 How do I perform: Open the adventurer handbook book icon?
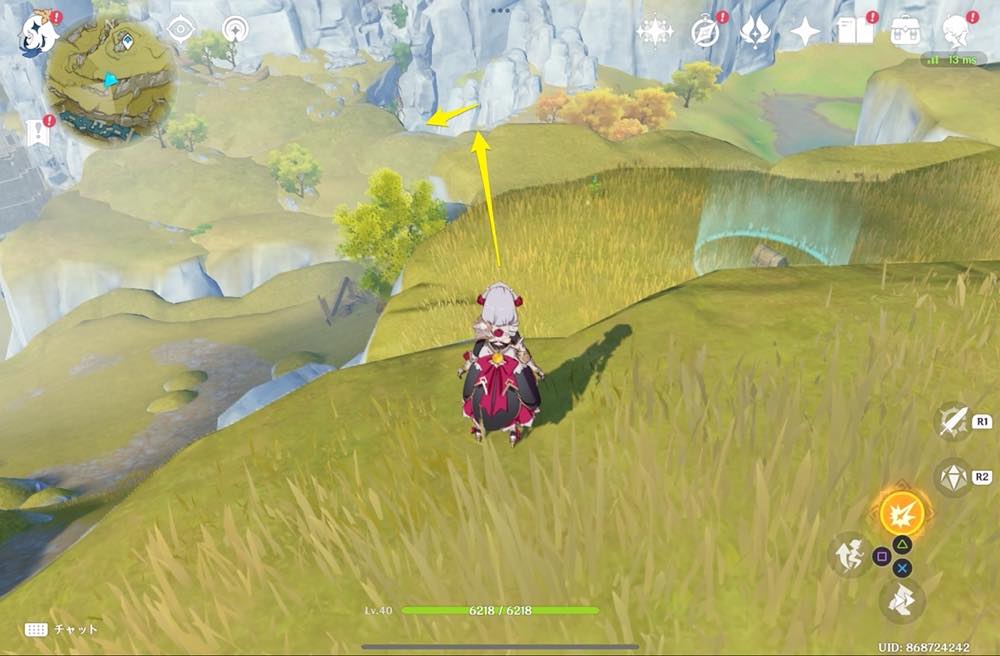click(x=856, y=32)
